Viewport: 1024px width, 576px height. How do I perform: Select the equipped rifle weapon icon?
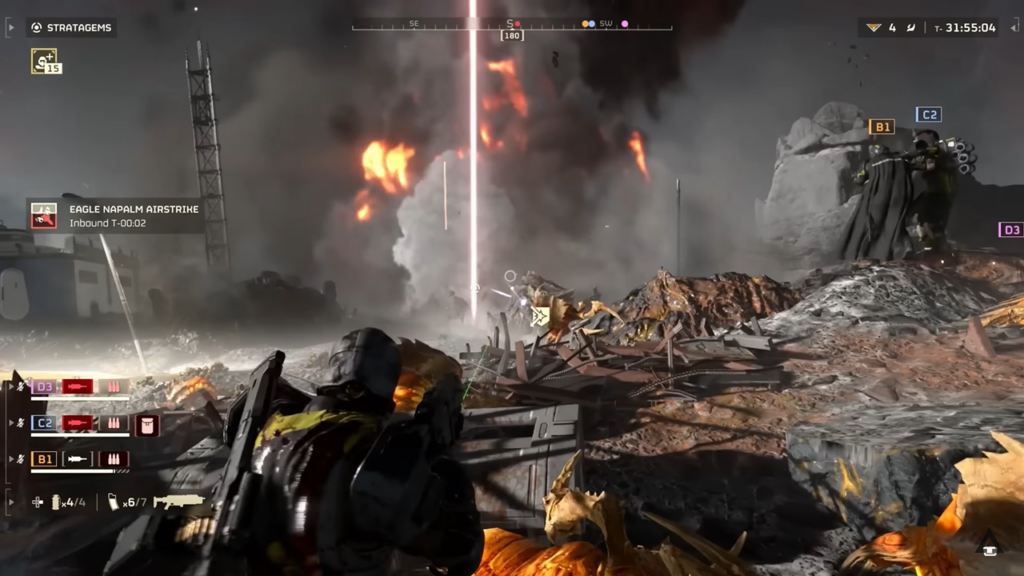179,501
